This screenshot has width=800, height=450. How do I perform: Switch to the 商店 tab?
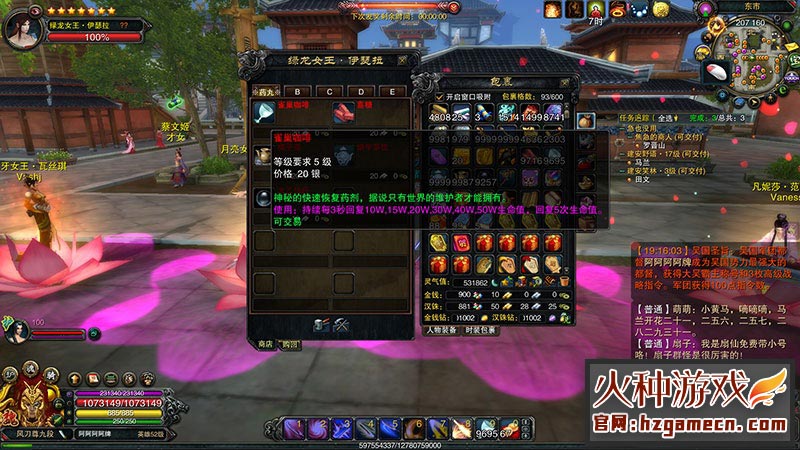pyautogui.click(x=266, y=344)
